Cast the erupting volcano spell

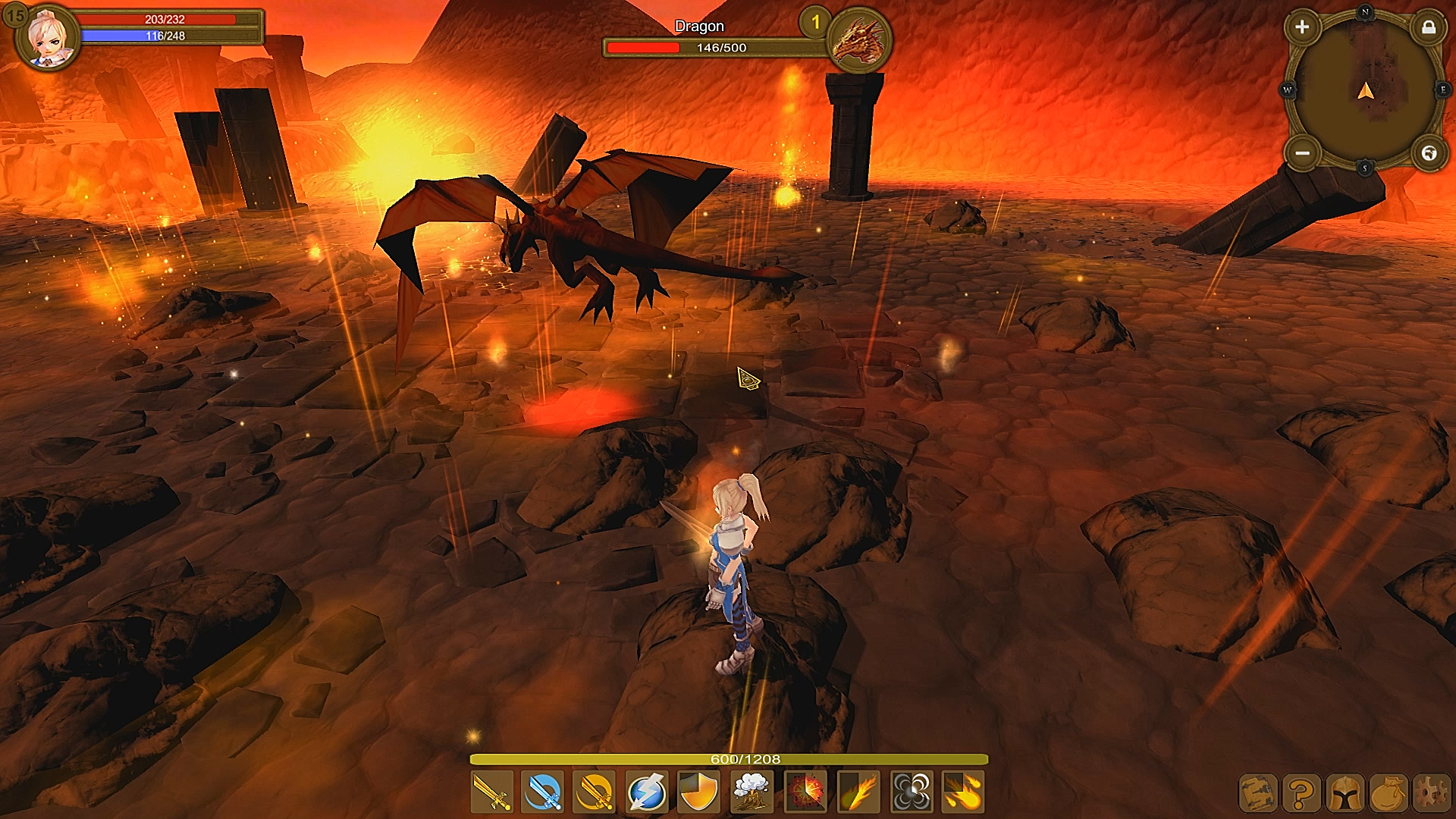point(752,792)
